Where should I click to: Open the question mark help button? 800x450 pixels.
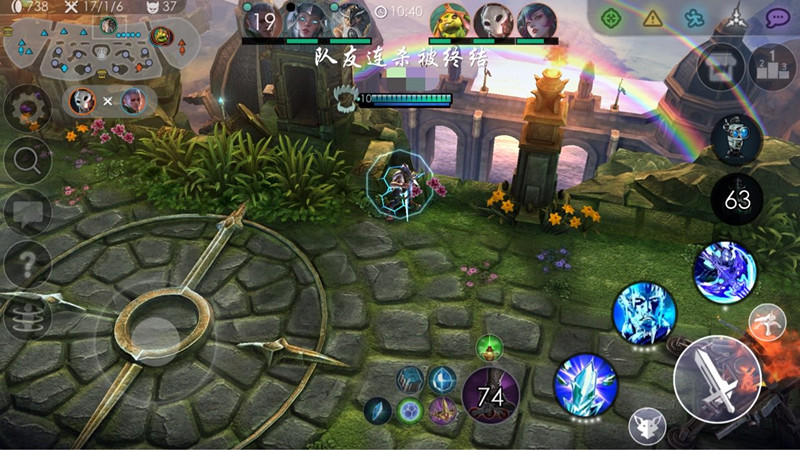click(28, 265)
